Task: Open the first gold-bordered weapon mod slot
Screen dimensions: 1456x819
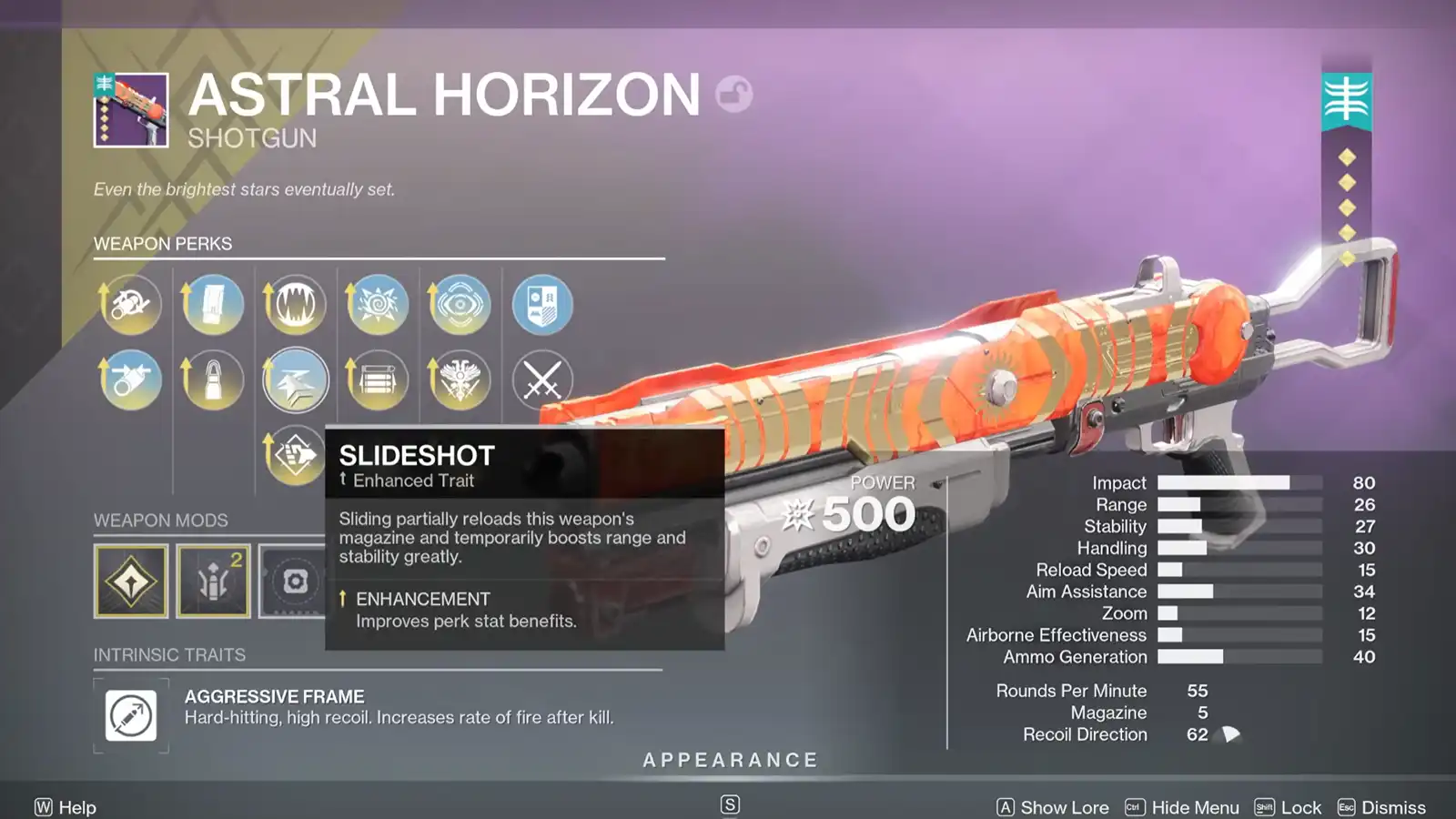Action: point(130,580)
